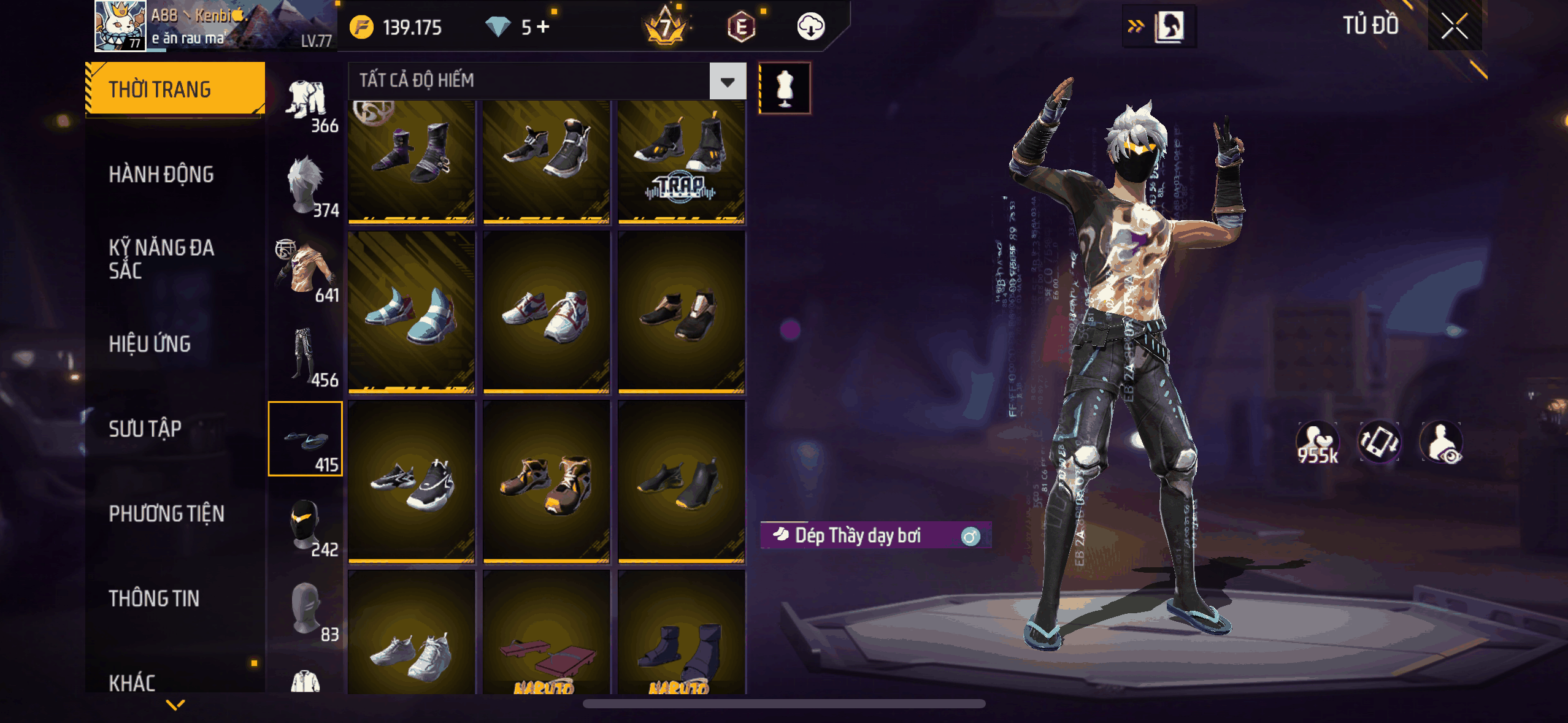Add diamonds with the plus button
The height and width of the screenshot is (723, 1568).
pos(544,26)
